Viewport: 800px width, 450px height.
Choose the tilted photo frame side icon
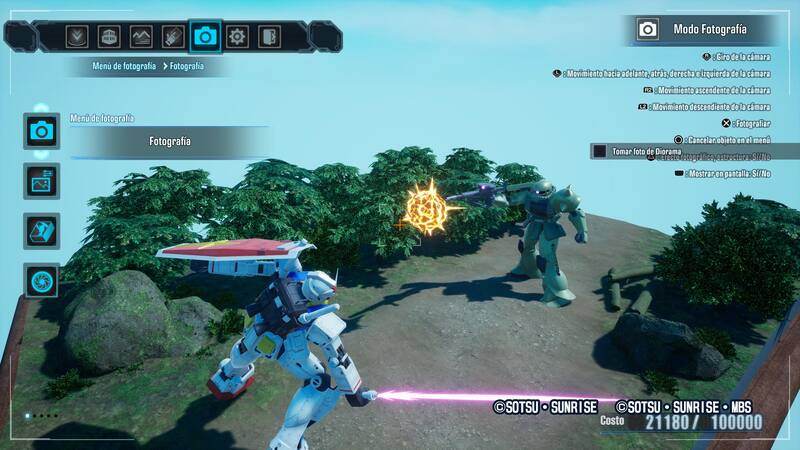tap(41, 231)
